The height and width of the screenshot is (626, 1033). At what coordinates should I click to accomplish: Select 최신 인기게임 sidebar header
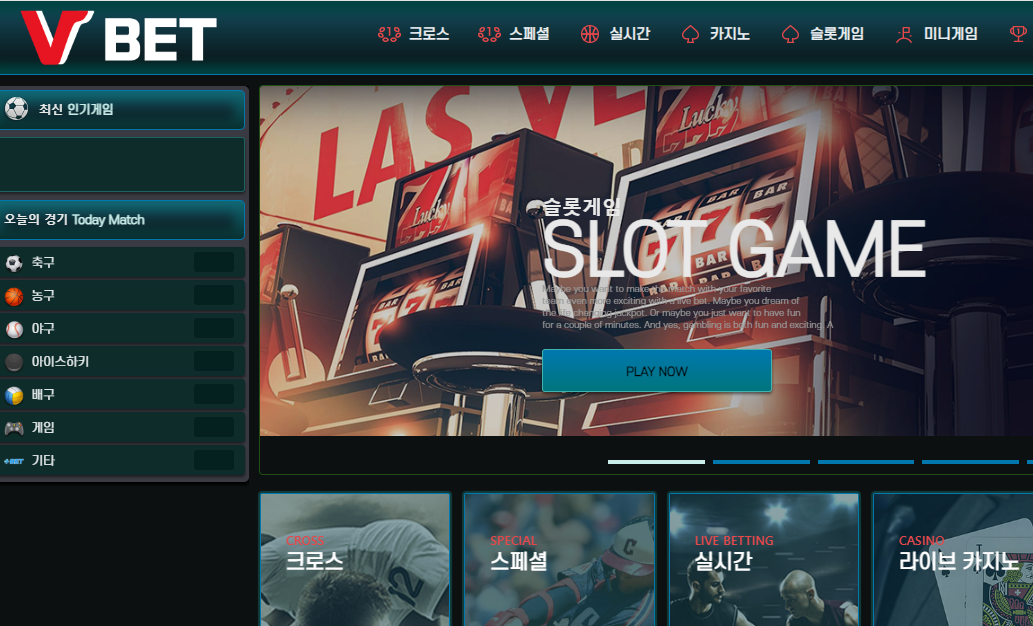pos(122,109)
